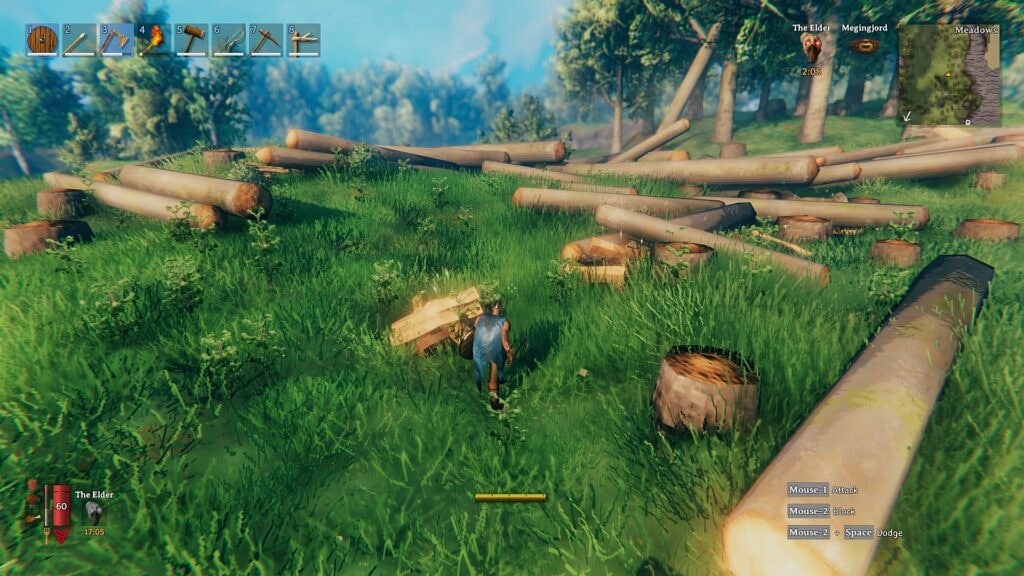Viewport: 1024px width, 576px height.
Task: Click the Megingjord belt status icon
Action: [x=865, y=46]
